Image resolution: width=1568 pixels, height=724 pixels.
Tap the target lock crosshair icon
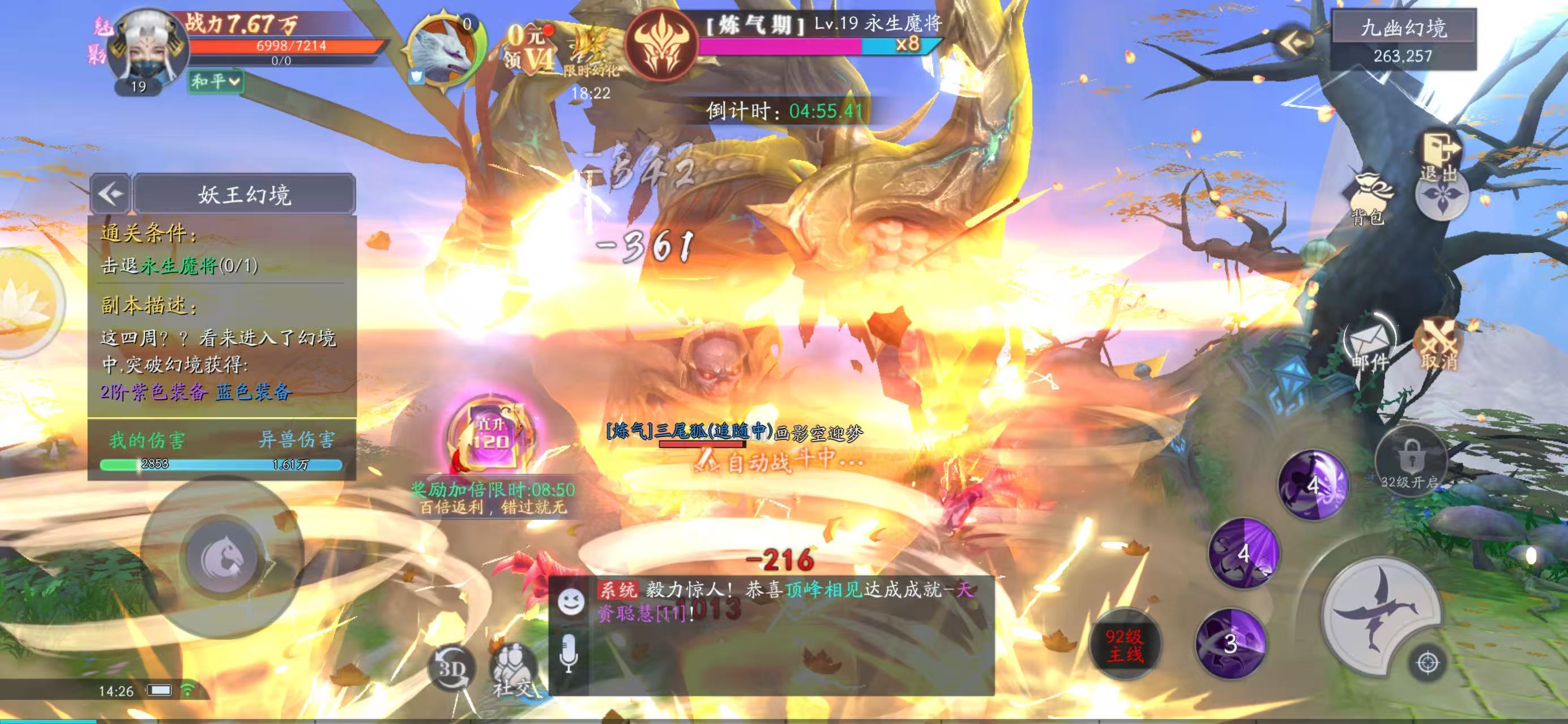coord(1428,662)
